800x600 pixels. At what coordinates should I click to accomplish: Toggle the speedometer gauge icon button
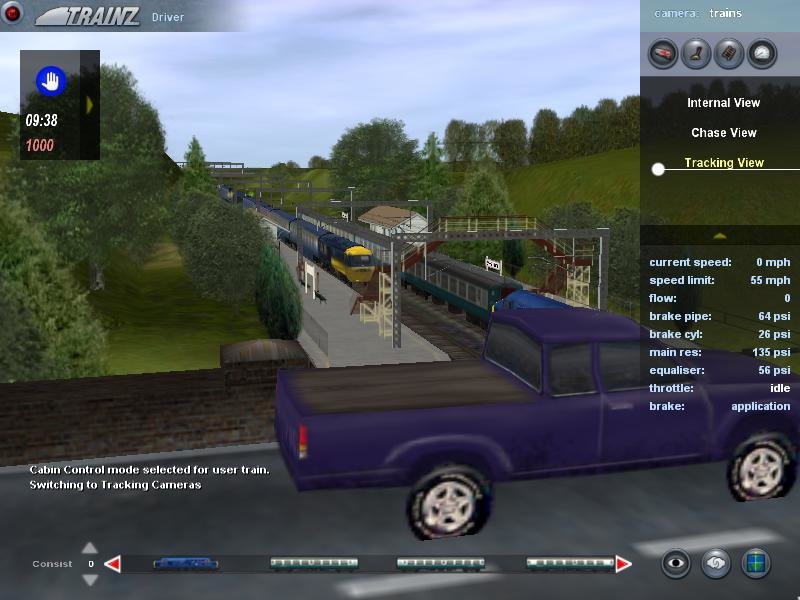pos(762,53)
